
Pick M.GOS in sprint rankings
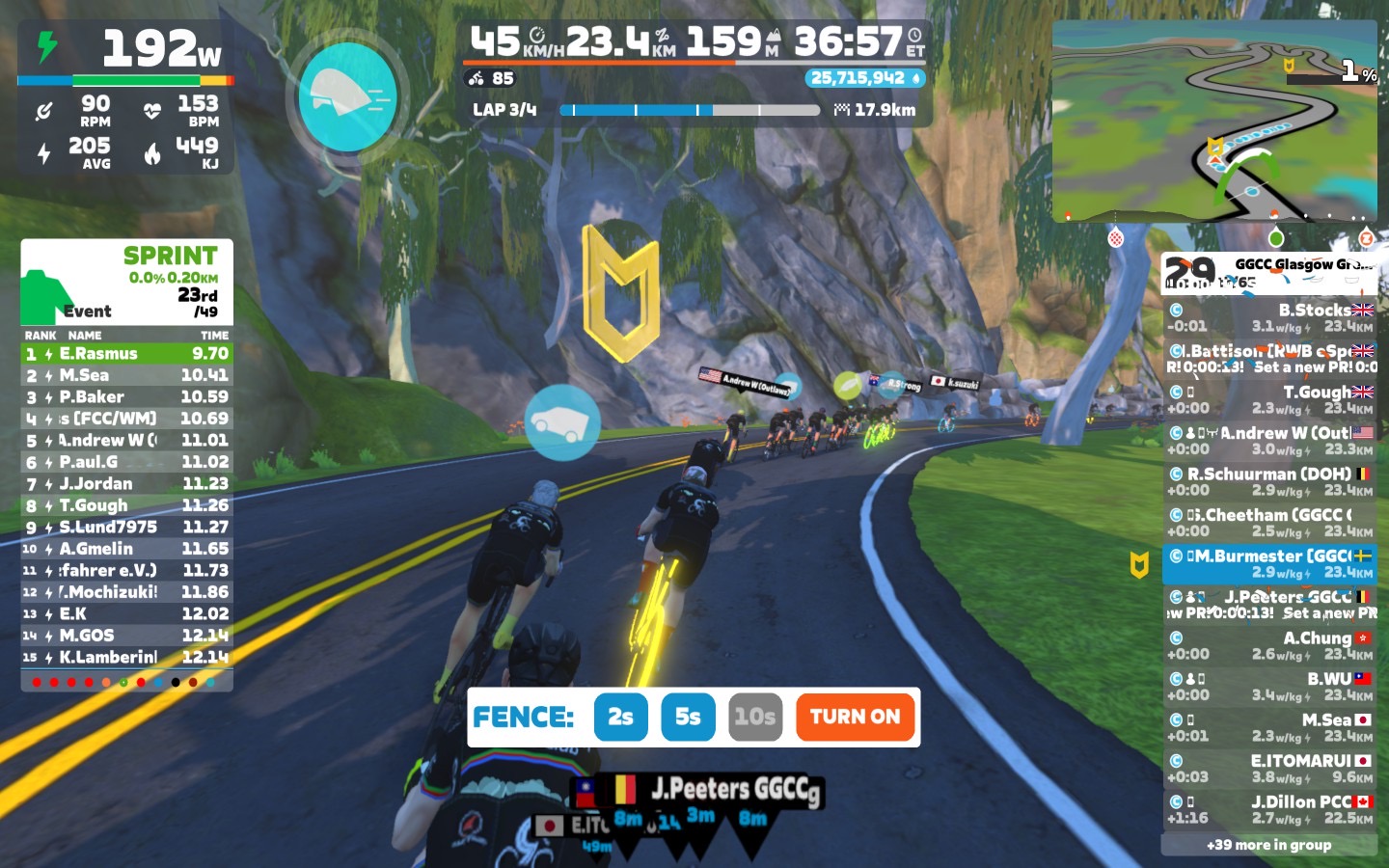(x=126, y=636)
